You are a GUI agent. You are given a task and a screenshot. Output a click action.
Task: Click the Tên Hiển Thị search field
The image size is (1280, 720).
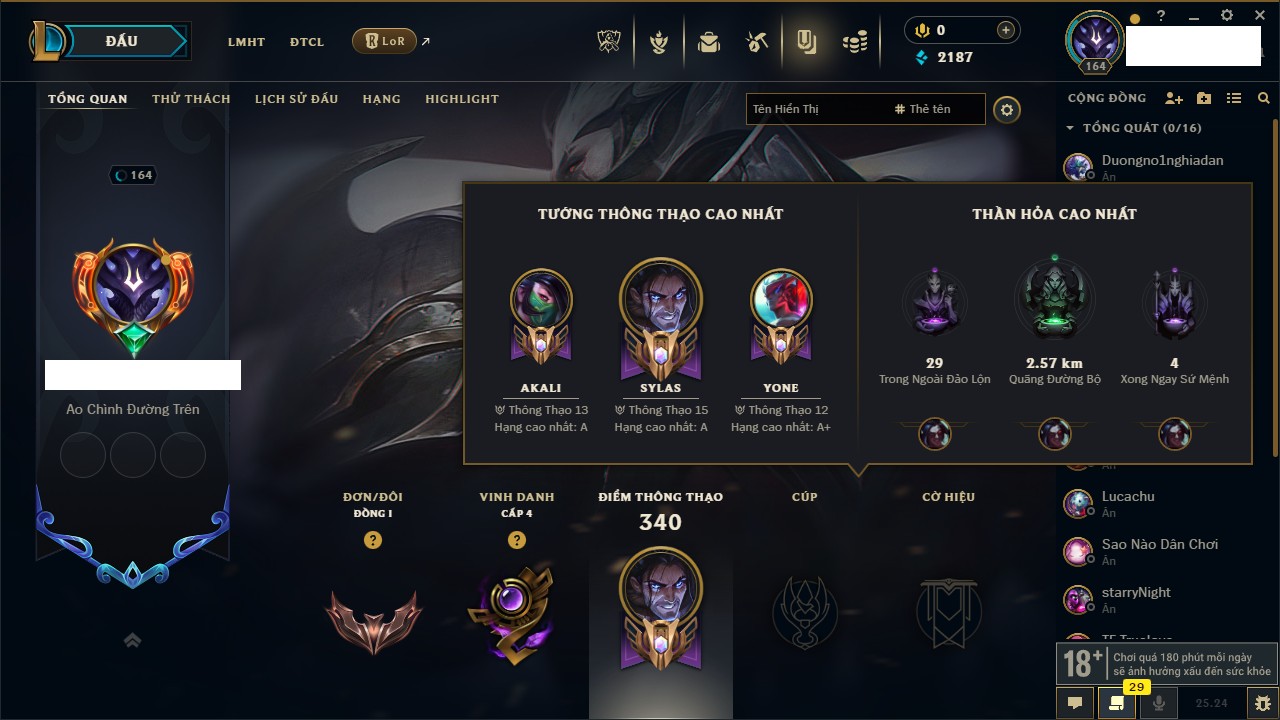tap(815, 109)
